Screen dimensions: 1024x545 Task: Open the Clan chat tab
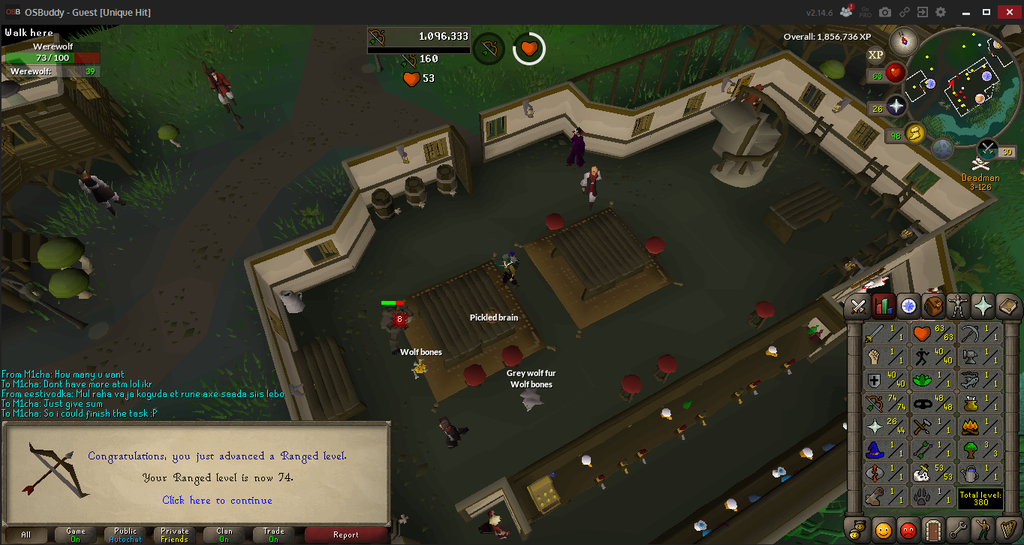[x=224, y=534]
